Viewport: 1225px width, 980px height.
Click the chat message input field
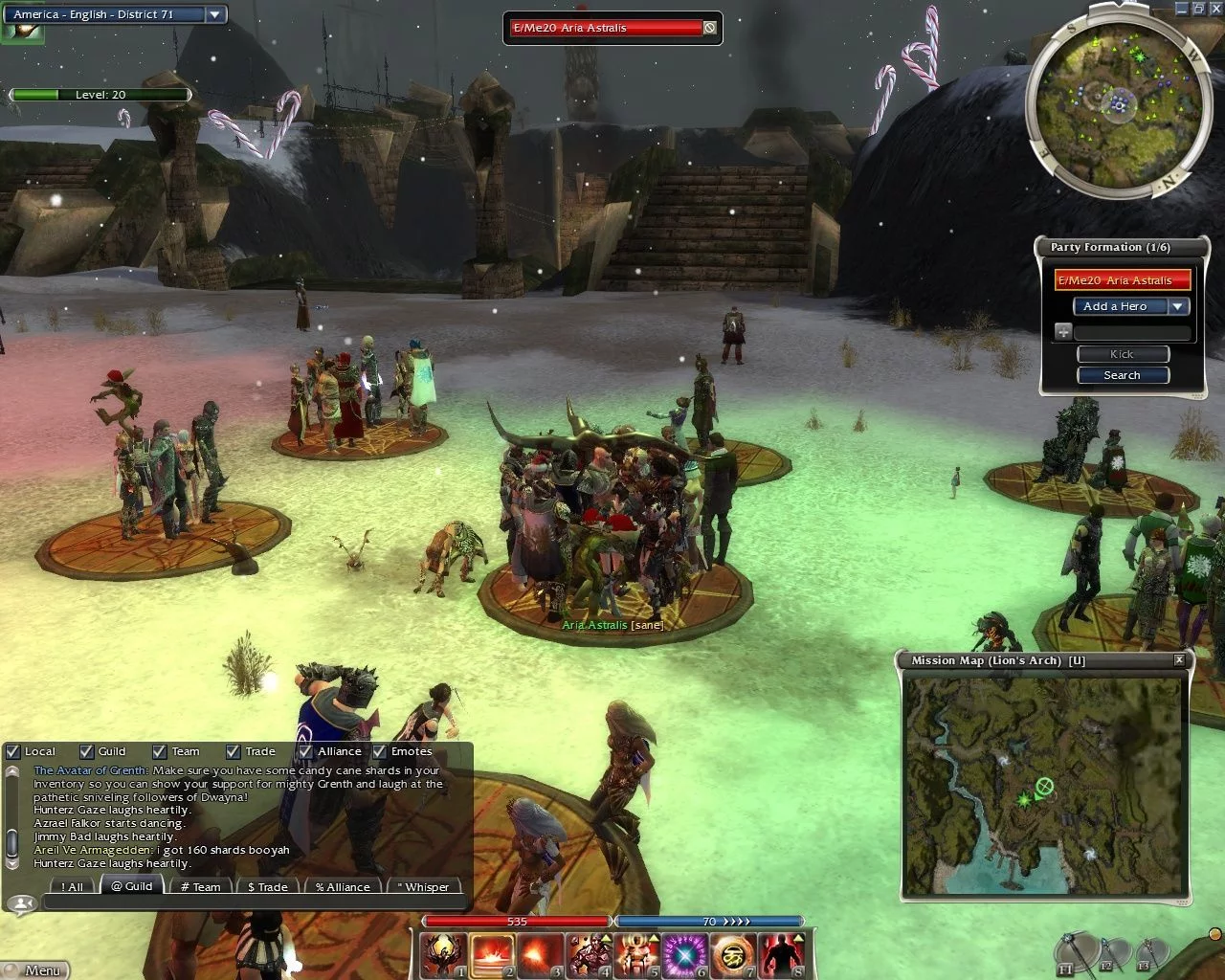click(254, 902)
